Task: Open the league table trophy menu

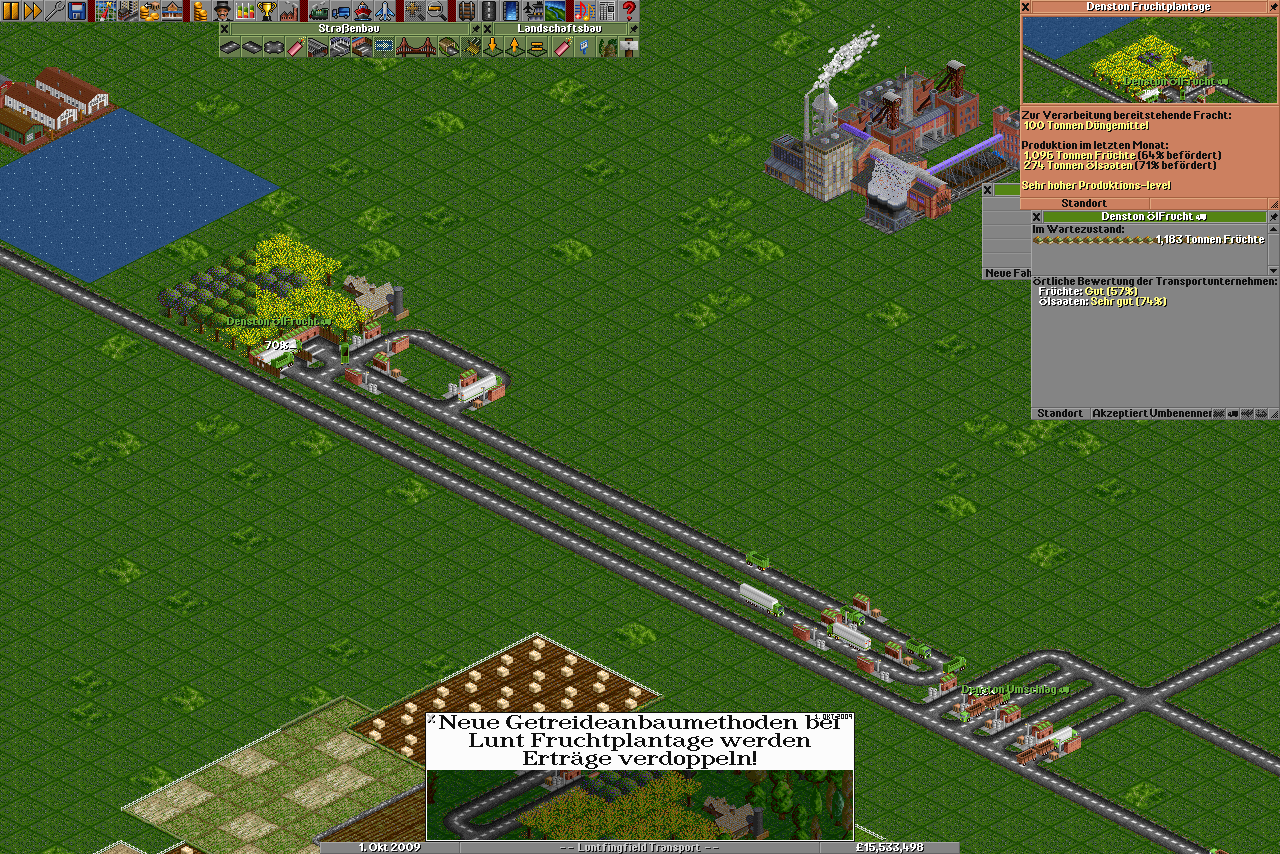Action: [x=267, y=11]
